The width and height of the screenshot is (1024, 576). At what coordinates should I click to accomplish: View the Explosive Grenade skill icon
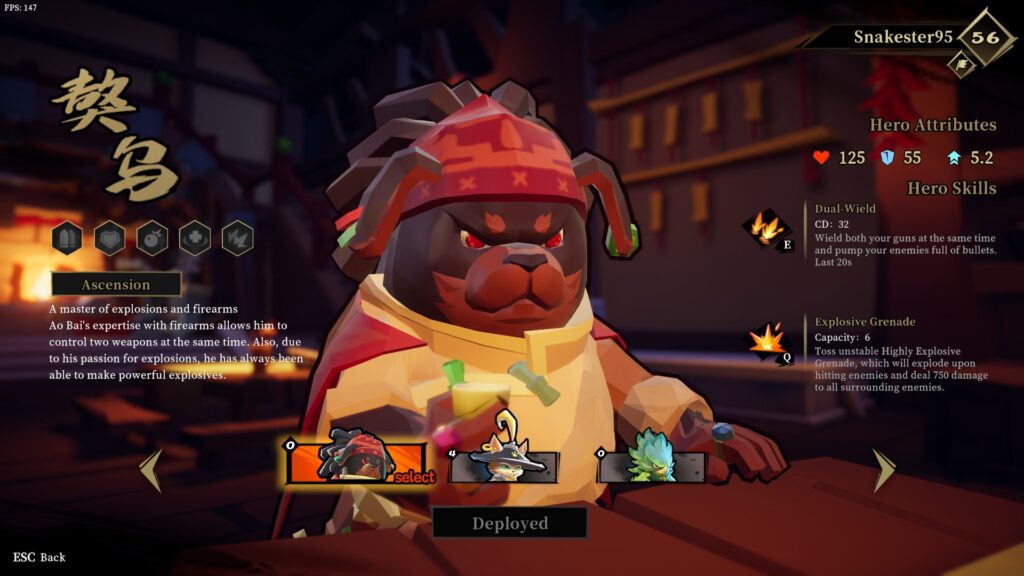[x=767, y=341]
